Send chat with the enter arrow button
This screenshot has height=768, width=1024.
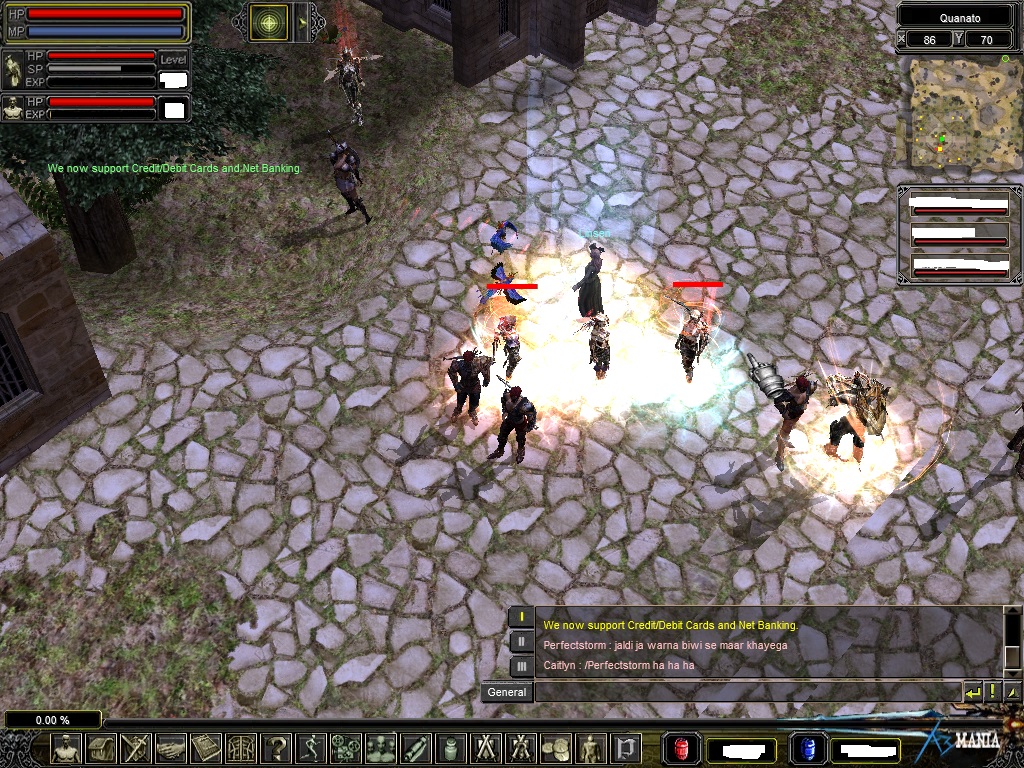[972, 691]
